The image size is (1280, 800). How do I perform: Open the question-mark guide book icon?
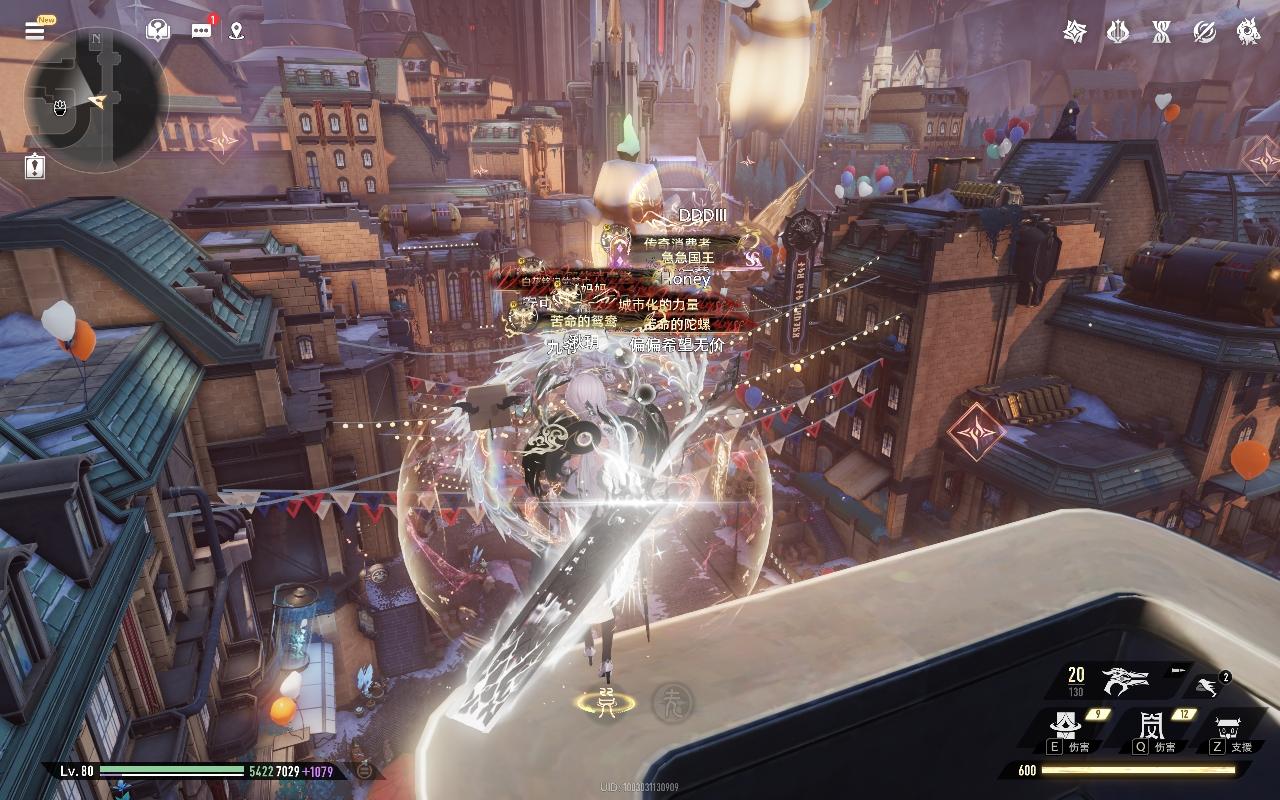click(157, 30)
